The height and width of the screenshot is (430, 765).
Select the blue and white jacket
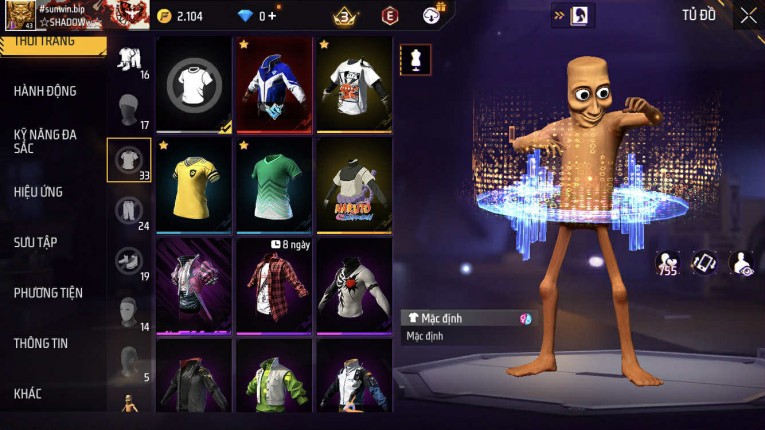(x=274, y=85)
